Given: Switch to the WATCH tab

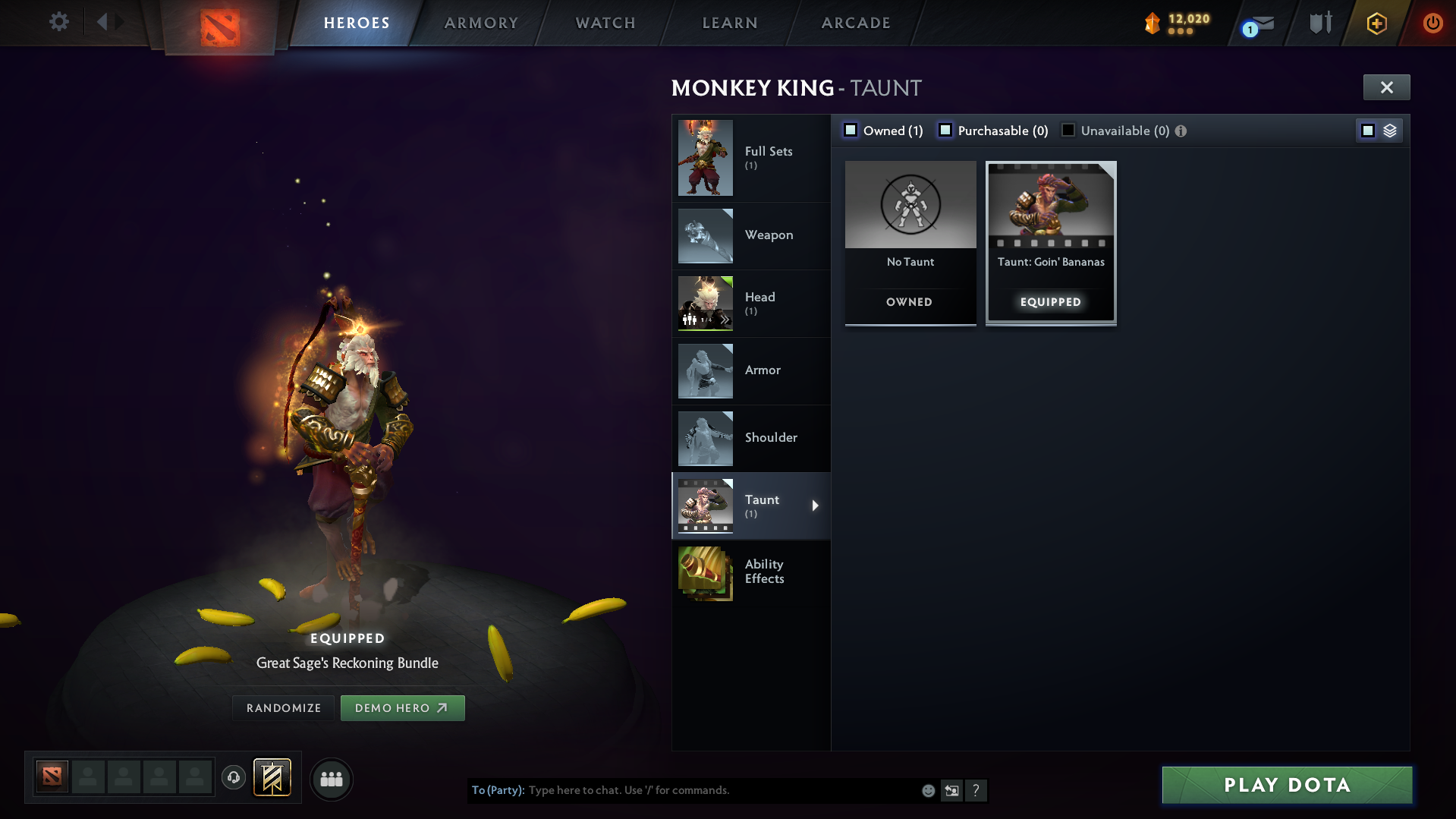Looking at the screenshot, I should [x=605, y=23].
